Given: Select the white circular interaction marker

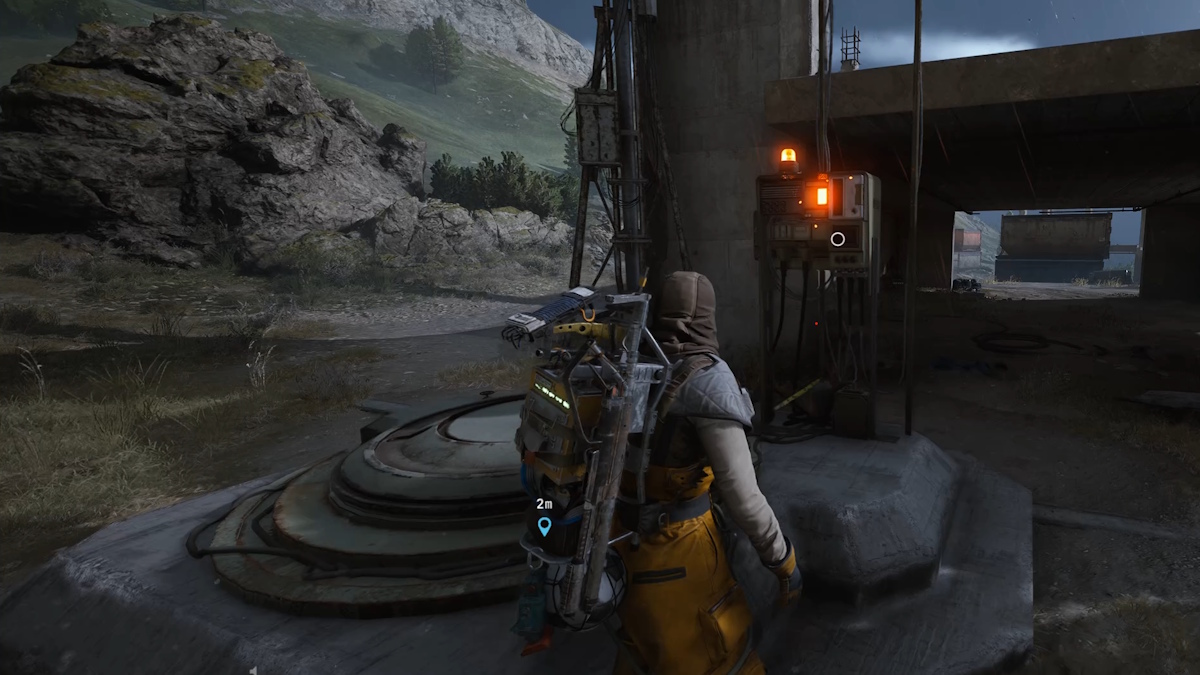Looking at the screenshot, I should coord(838,239).
